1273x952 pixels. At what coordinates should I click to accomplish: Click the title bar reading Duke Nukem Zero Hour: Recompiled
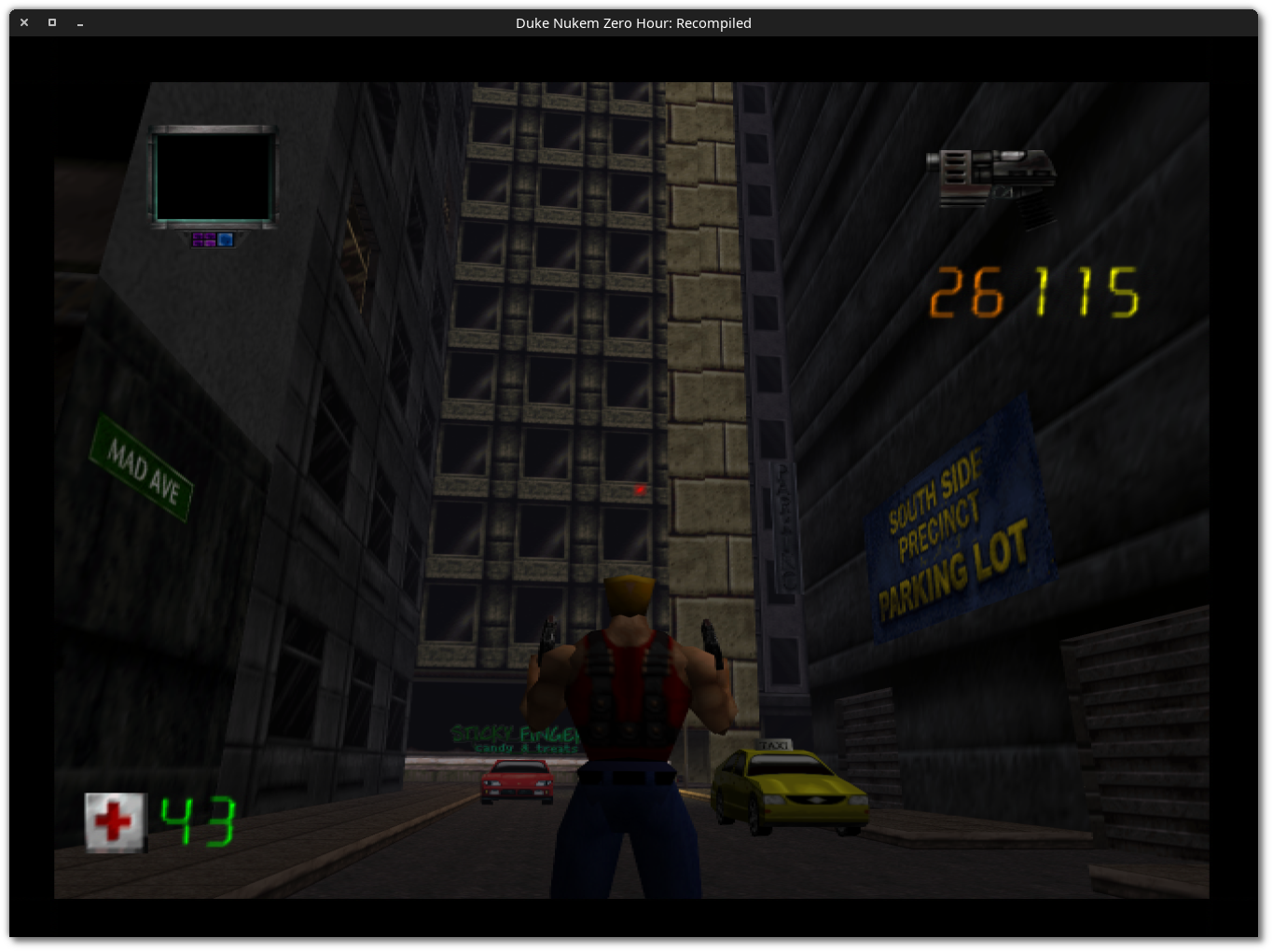[x=634, y=23]
